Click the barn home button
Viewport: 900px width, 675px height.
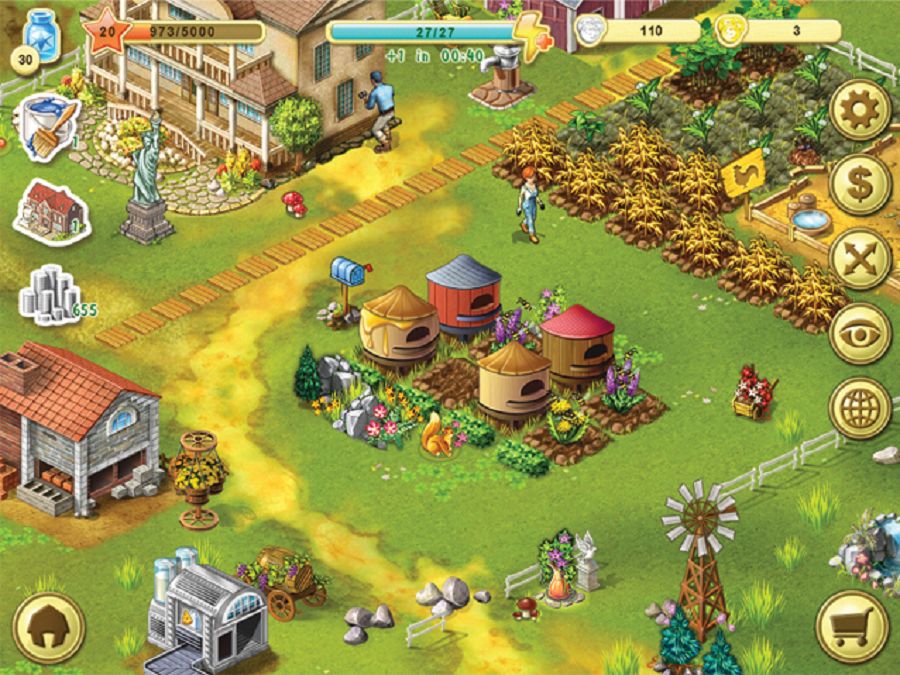48,627
